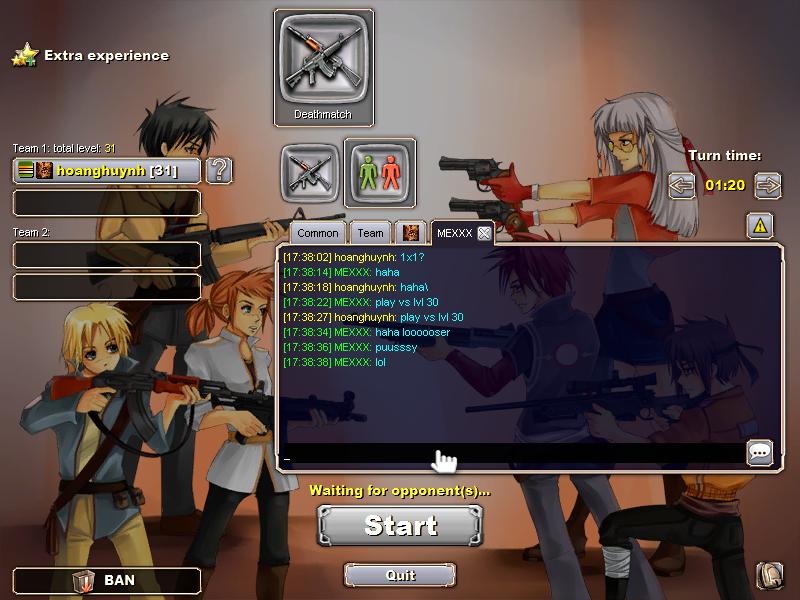Open the avatar icon chat tab

tap(410, 233)
